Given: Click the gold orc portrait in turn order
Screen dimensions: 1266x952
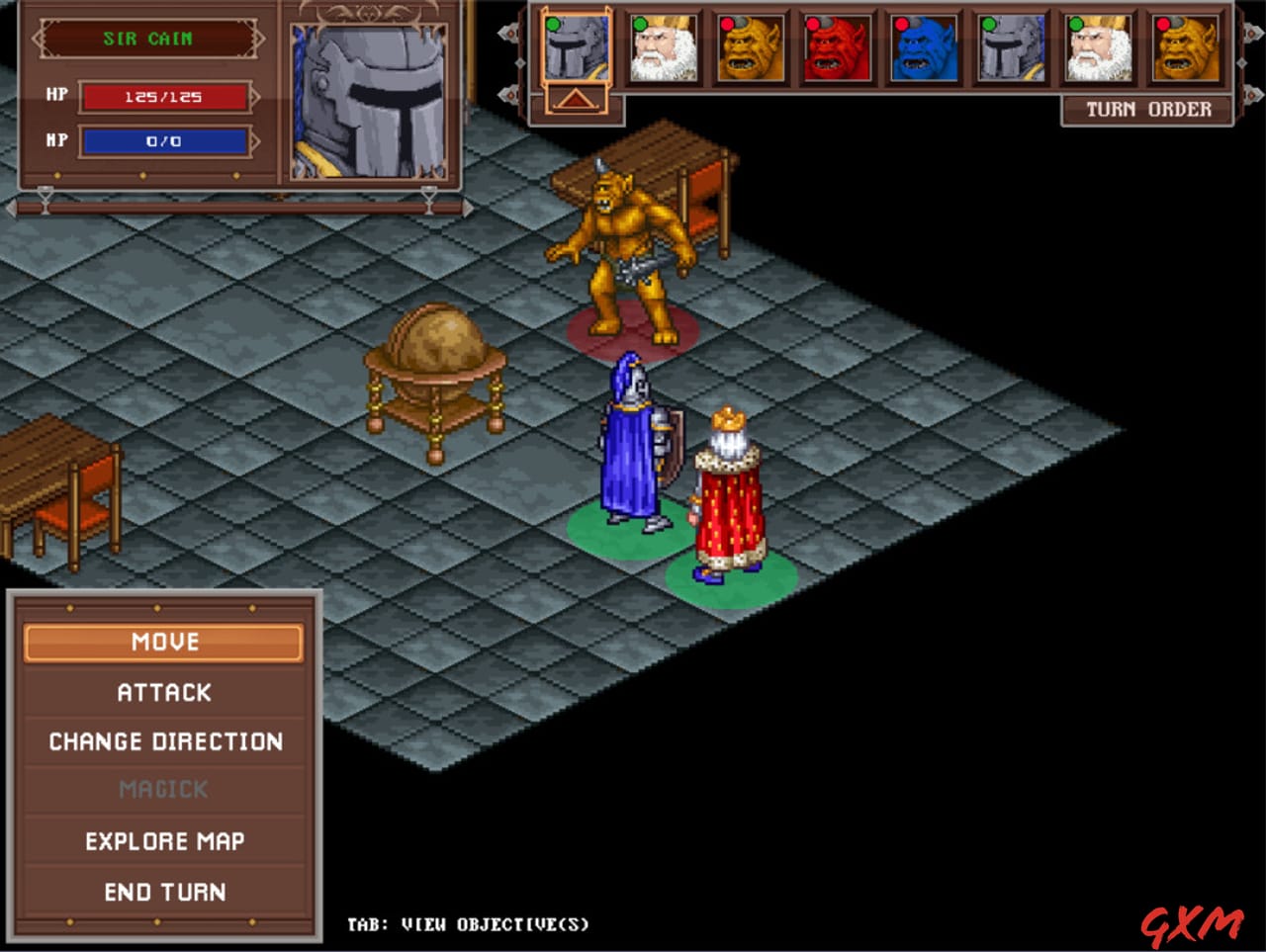Looking at the screenshot, I should (x=751, y=47).
